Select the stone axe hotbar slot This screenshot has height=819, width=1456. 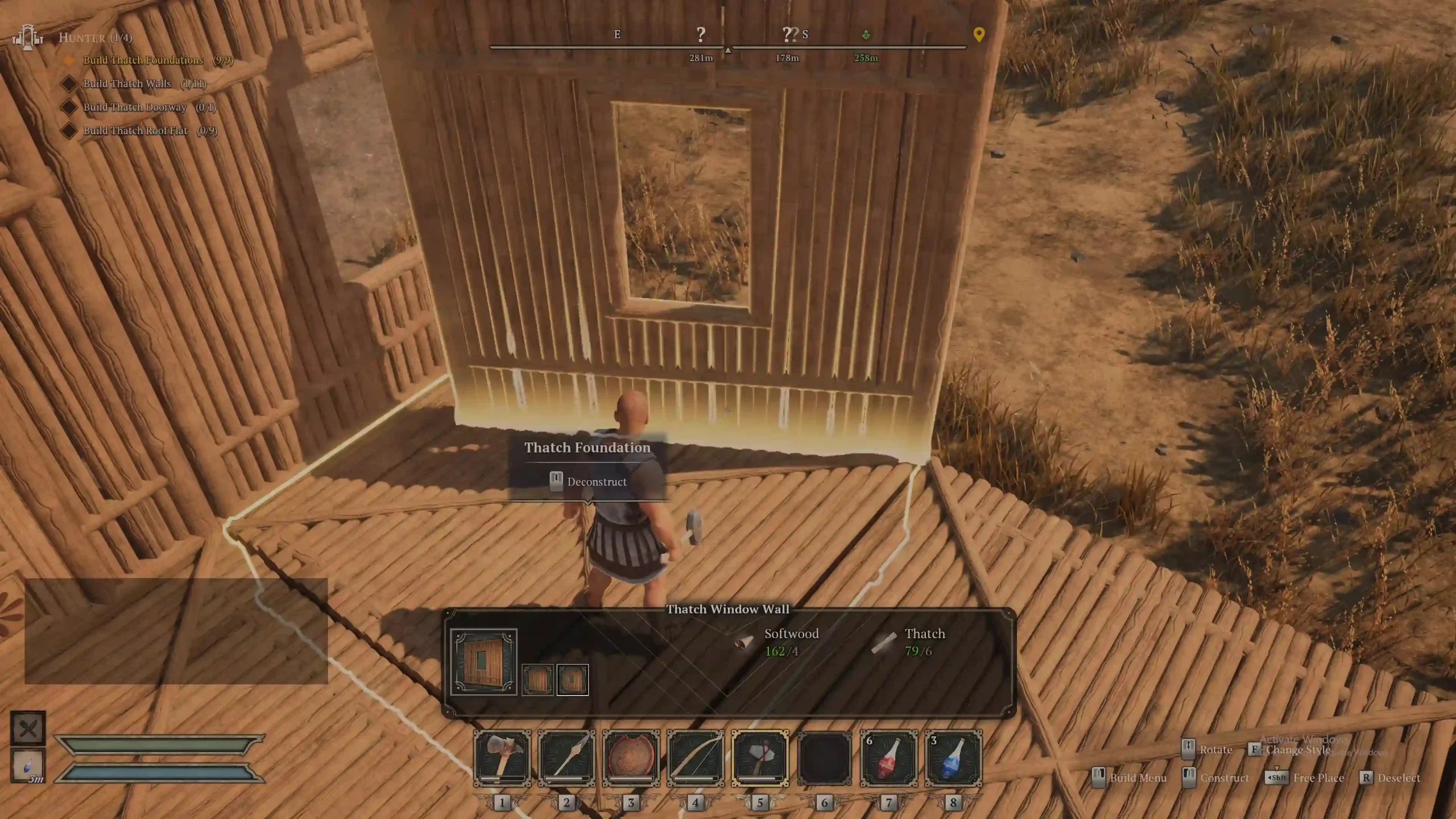(502, 758)
